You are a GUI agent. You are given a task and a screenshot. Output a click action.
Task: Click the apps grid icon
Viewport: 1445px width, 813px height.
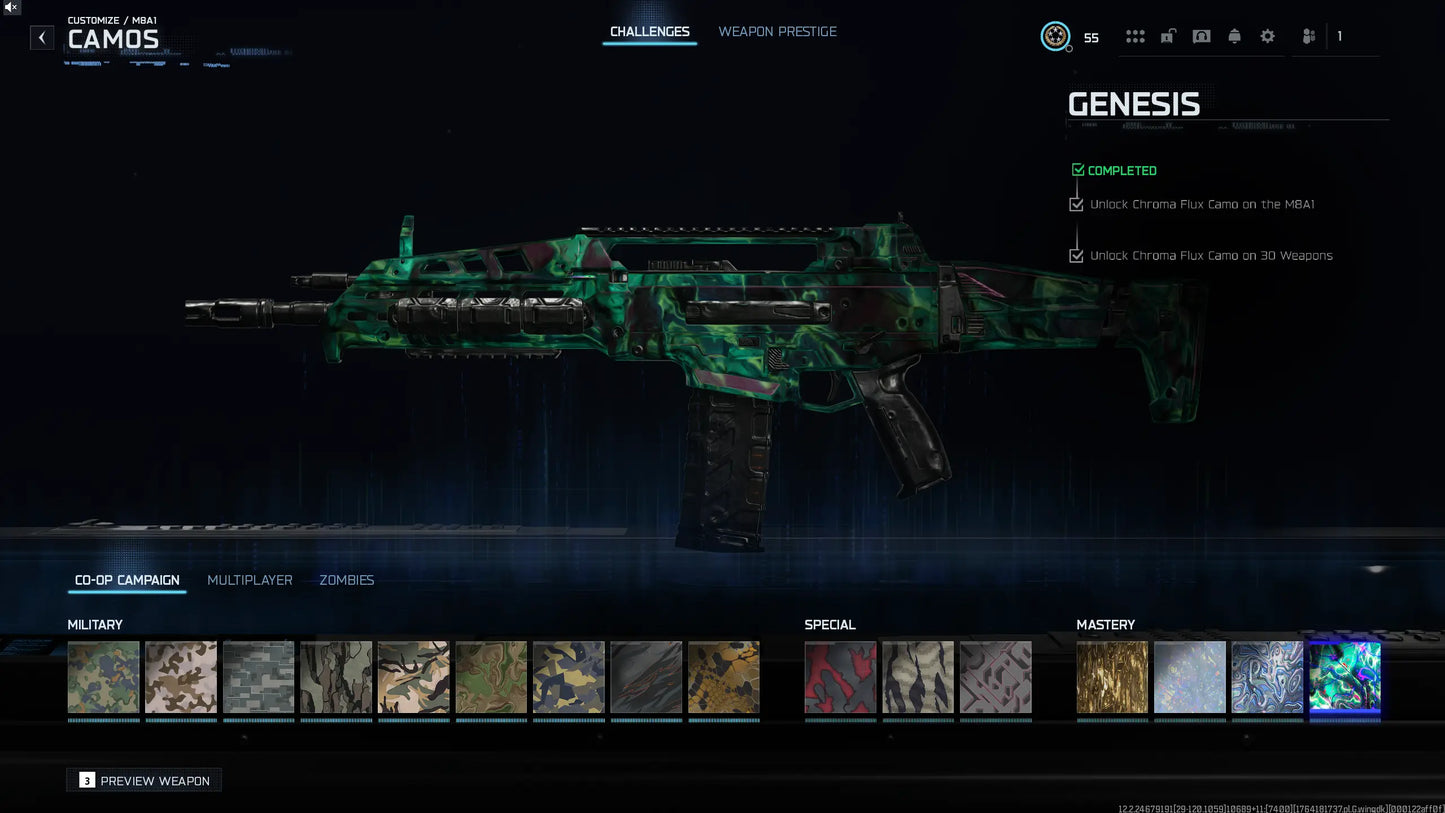point(1135,36)
